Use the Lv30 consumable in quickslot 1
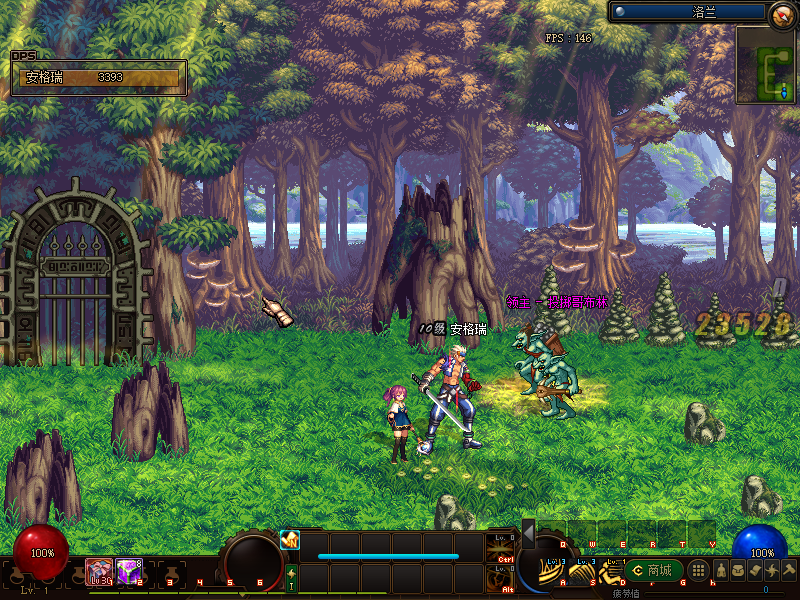 (x=99, y=571)
